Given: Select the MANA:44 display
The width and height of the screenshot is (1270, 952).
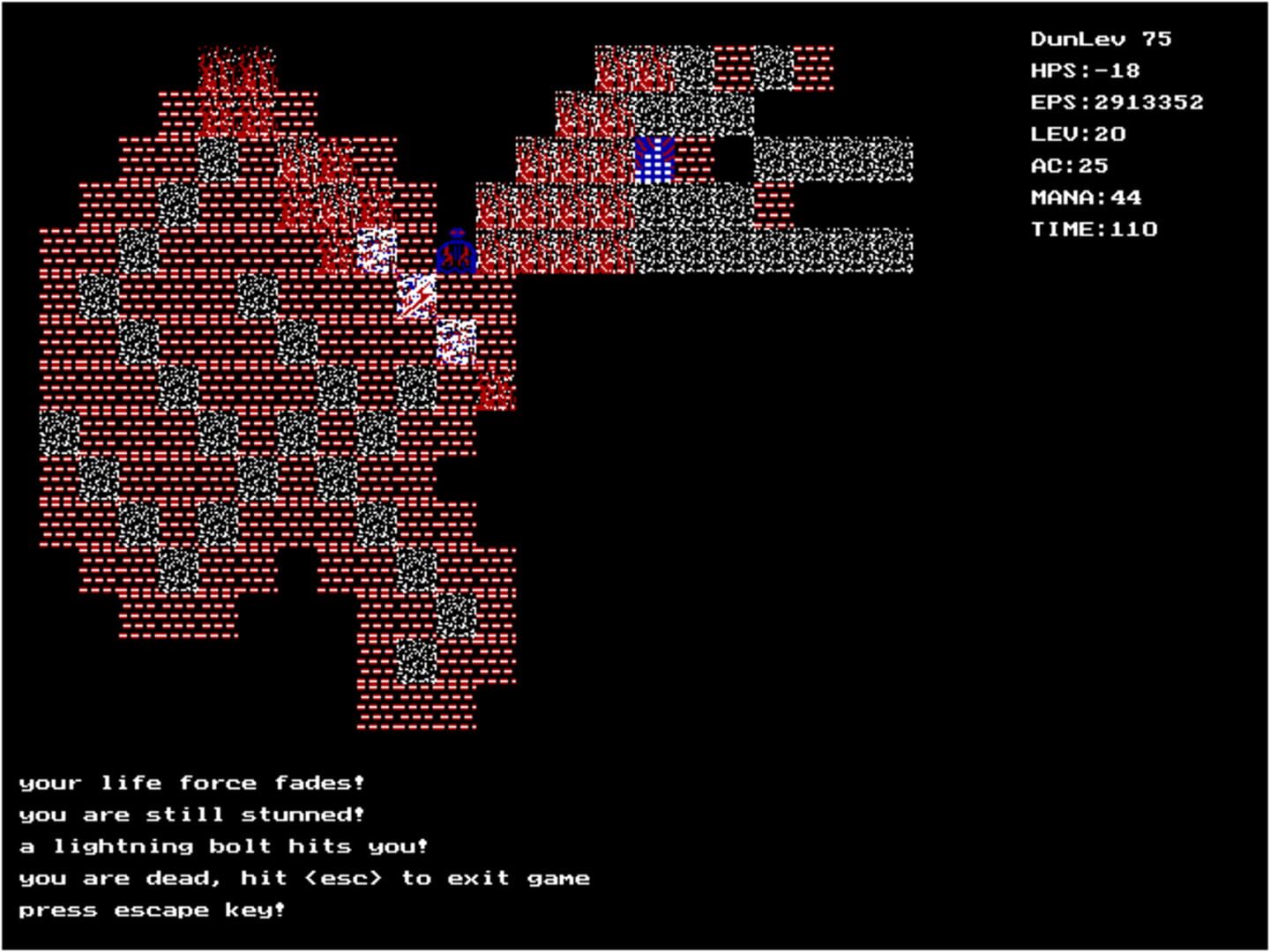Looking at the screenshot, I should (x=1087, y=197).
